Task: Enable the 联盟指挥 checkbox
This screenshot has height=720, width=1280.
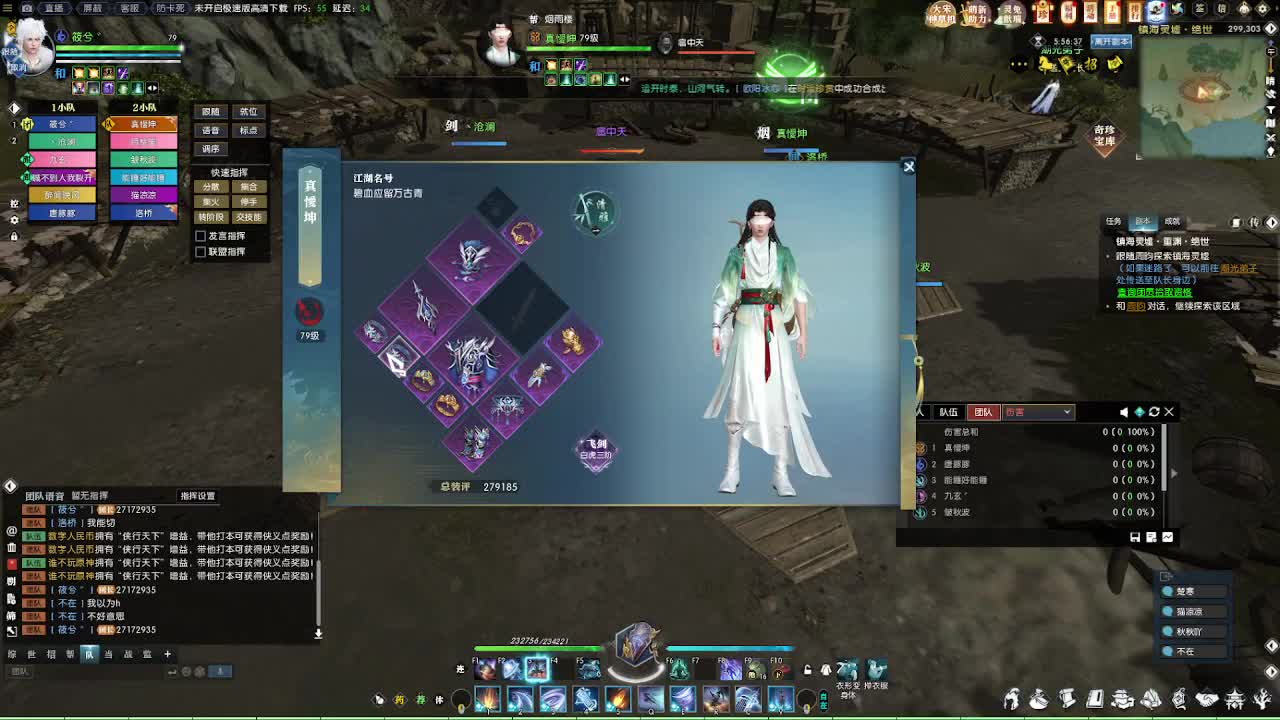Action: click(x=201, y=251)
